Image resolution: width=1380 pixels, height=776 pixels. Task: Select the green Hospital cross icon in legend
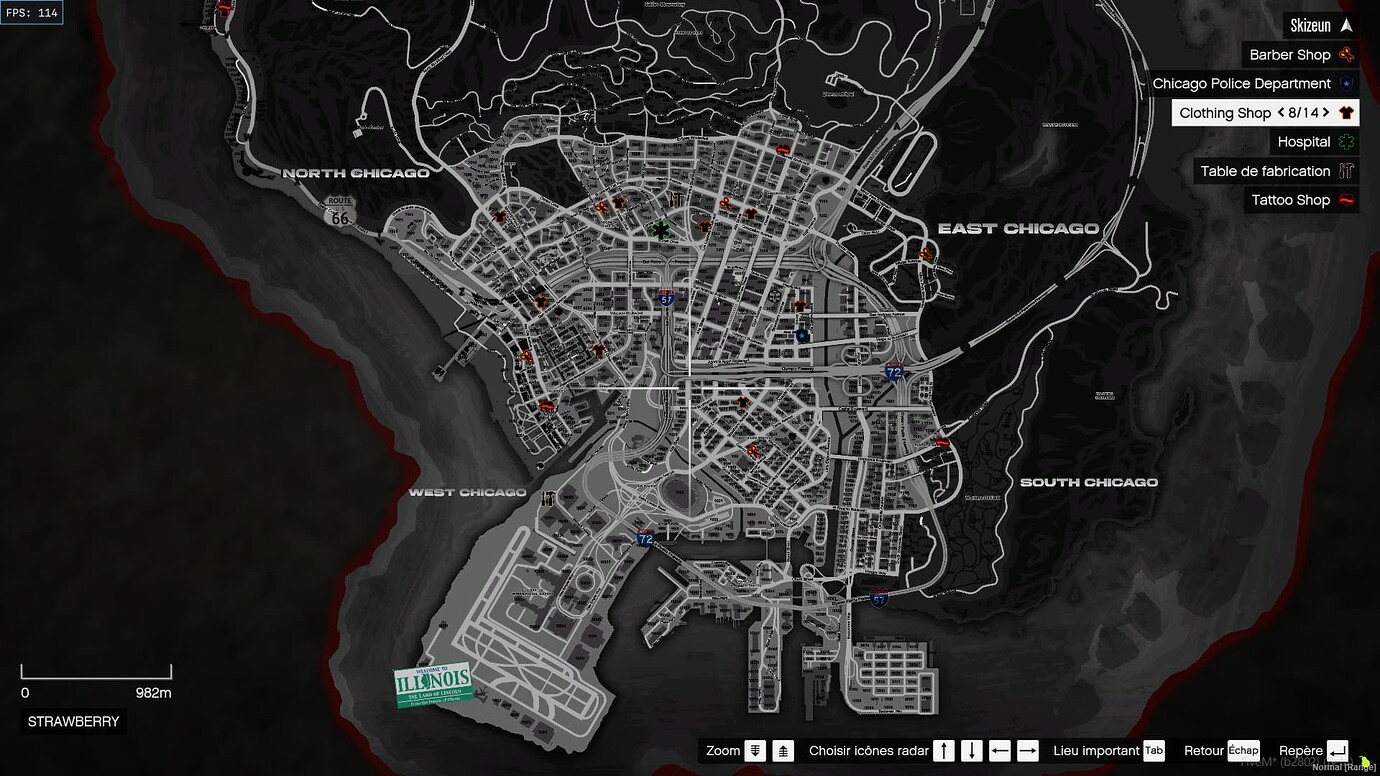[x=1345, y=141]
